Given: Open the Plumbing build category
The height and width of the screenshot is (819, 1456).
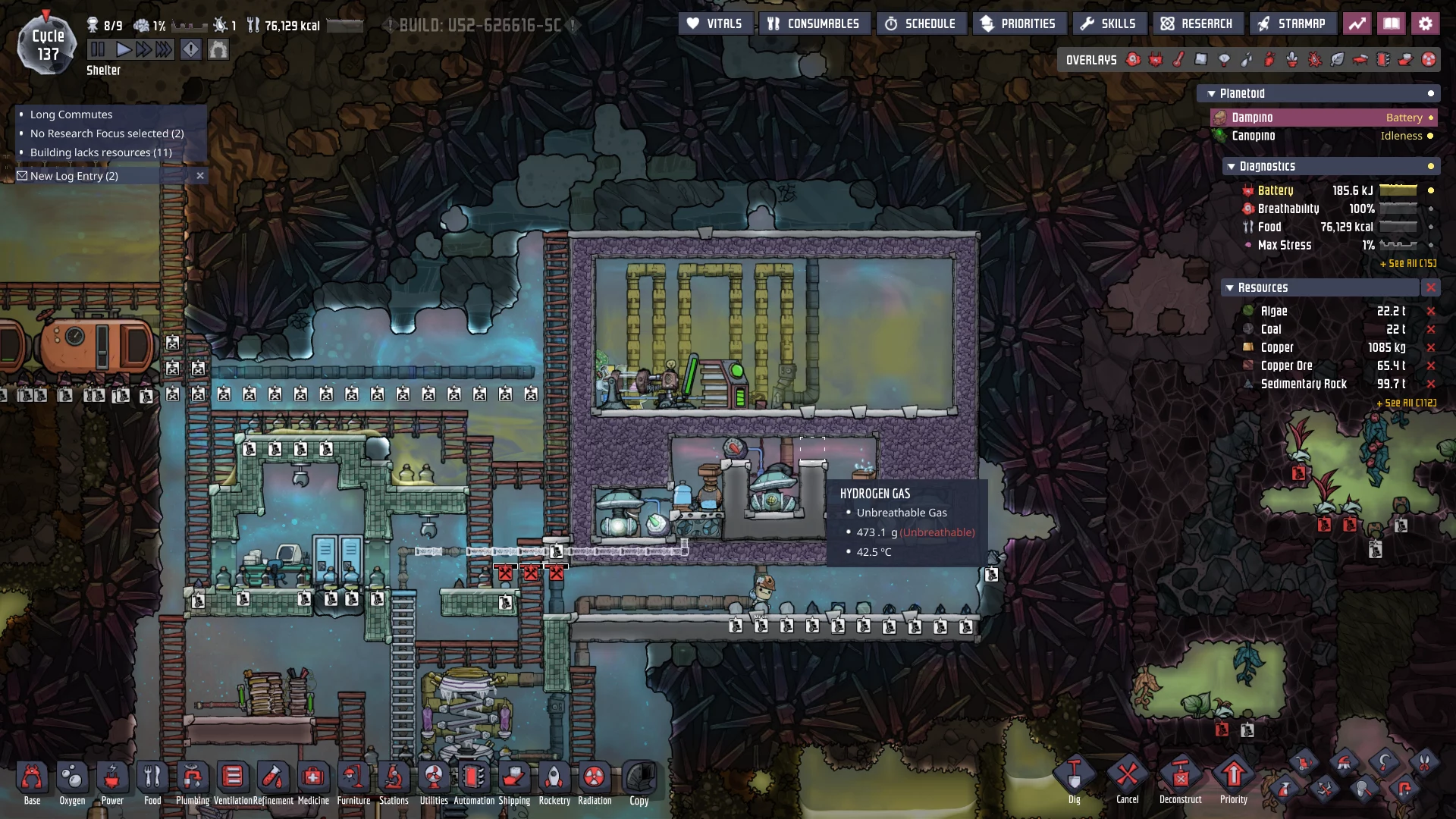Looking at the screenshot, I should [193, 779].
